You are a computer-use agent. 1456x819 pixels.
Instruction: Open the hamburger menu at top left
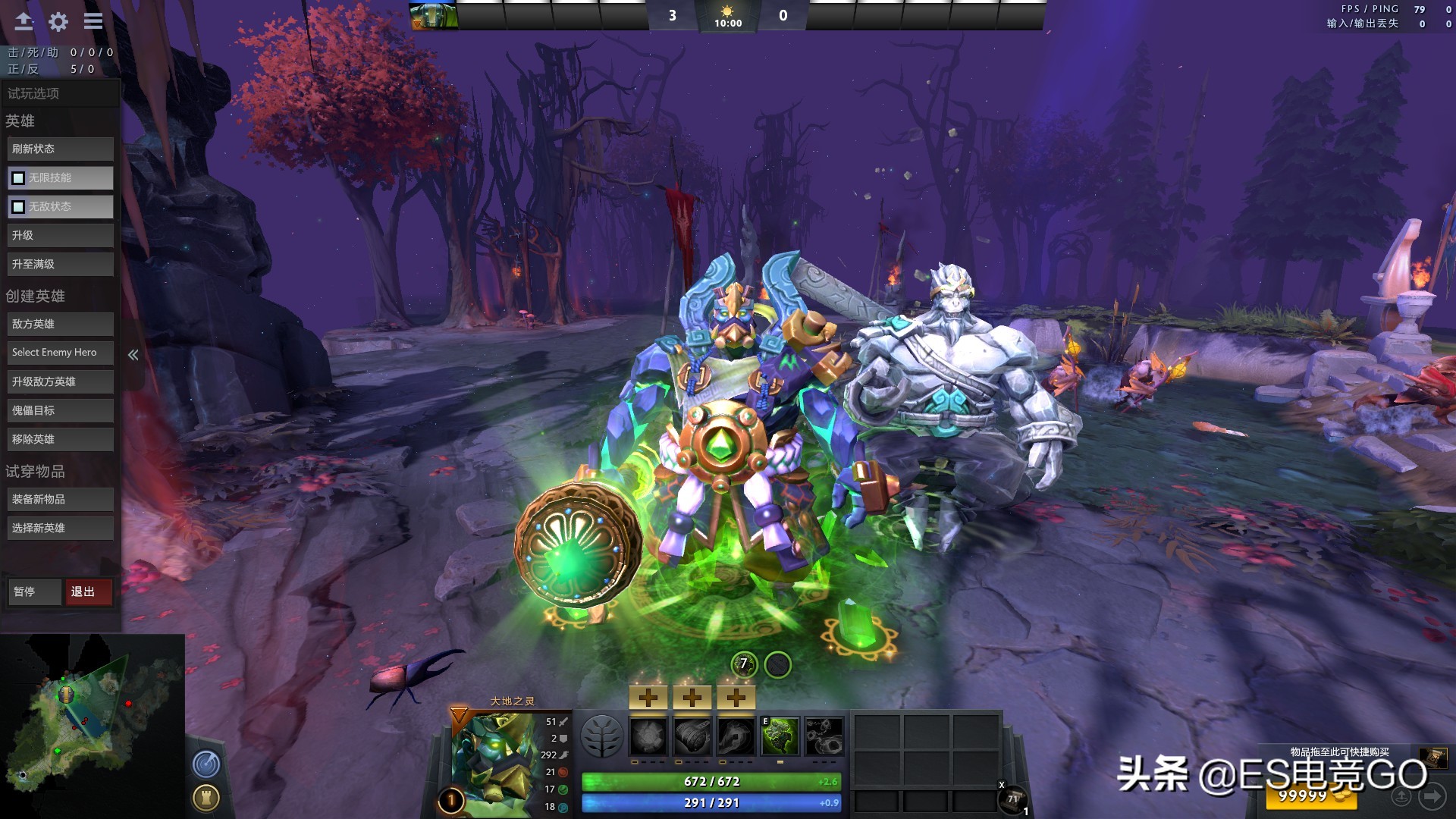point(93,21)
